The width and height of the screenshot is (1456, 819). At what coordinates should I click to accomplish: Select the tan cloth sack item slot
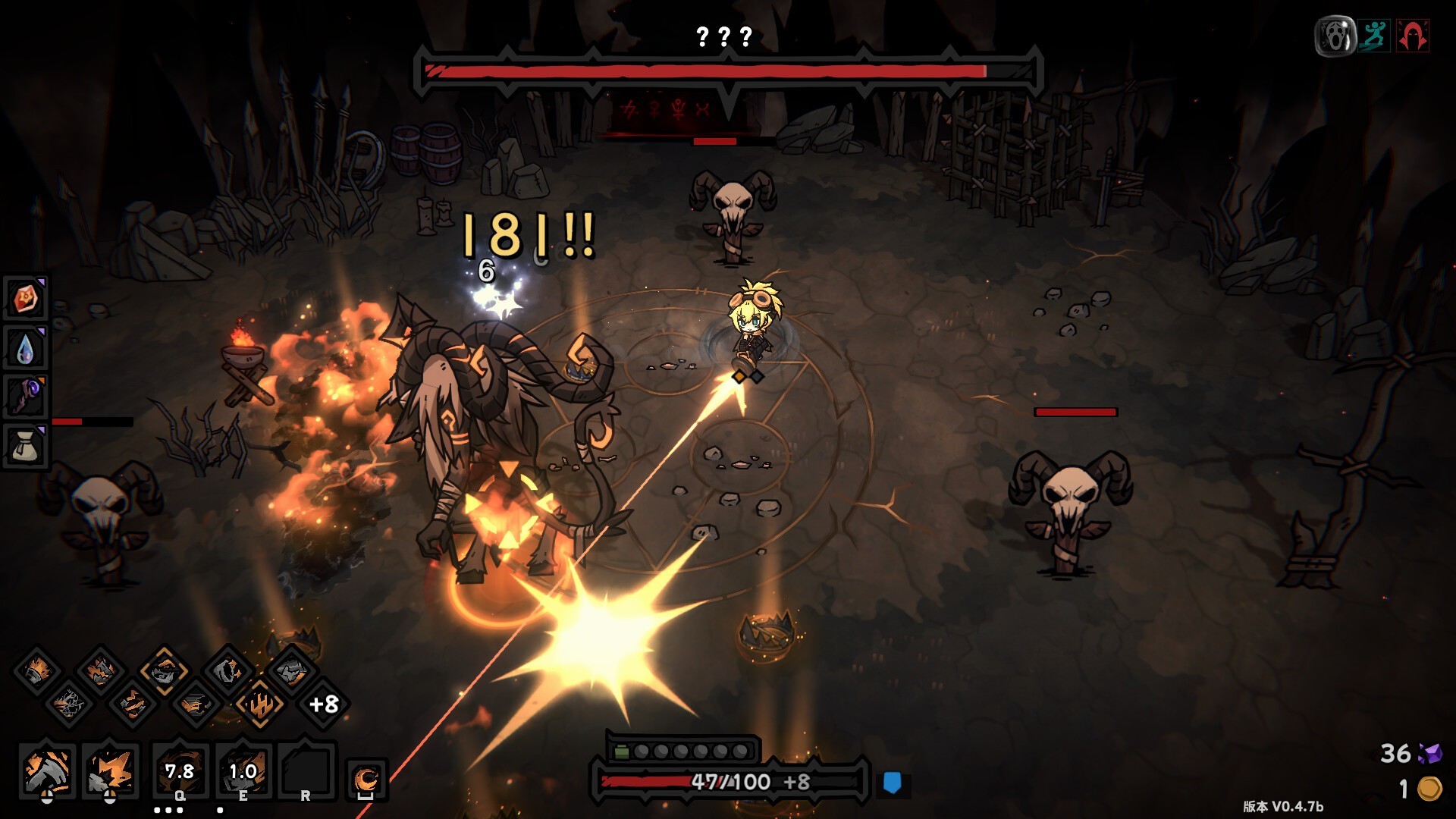26,446
